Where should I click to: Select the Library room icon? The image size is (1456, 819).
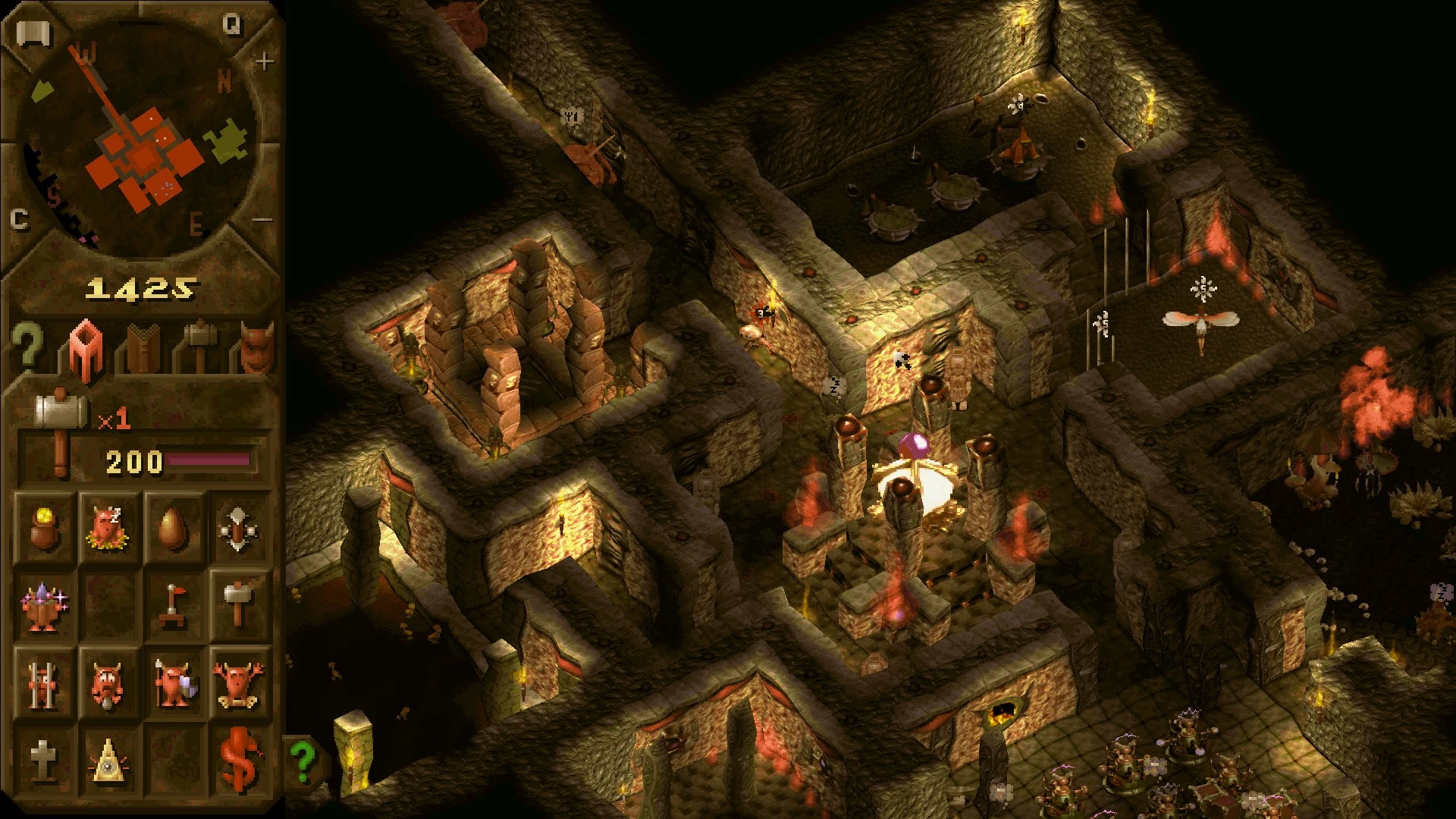tap(44, 607)
